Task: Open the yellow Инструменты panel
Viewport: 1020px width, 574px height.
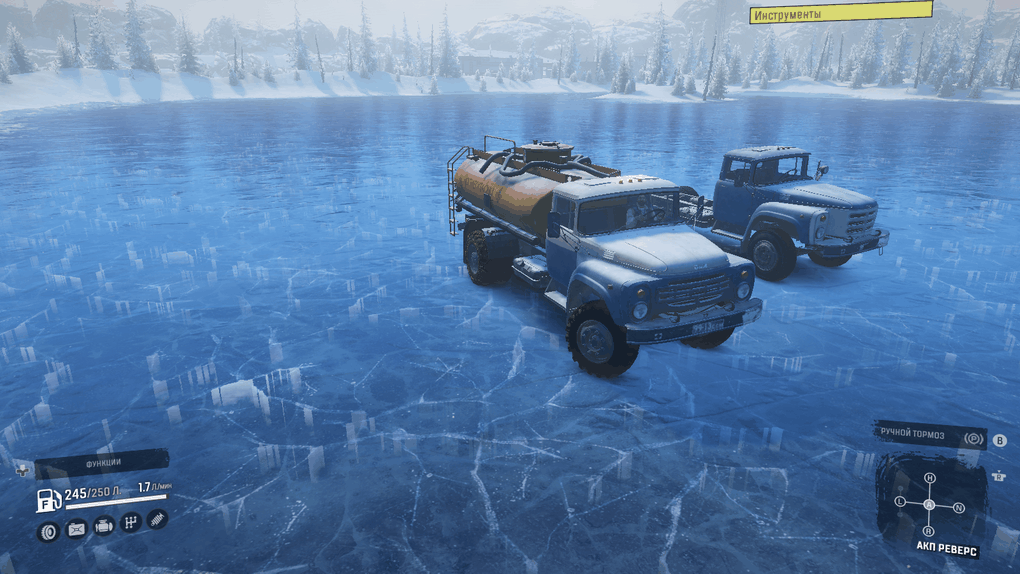Action: coord(840,13)
